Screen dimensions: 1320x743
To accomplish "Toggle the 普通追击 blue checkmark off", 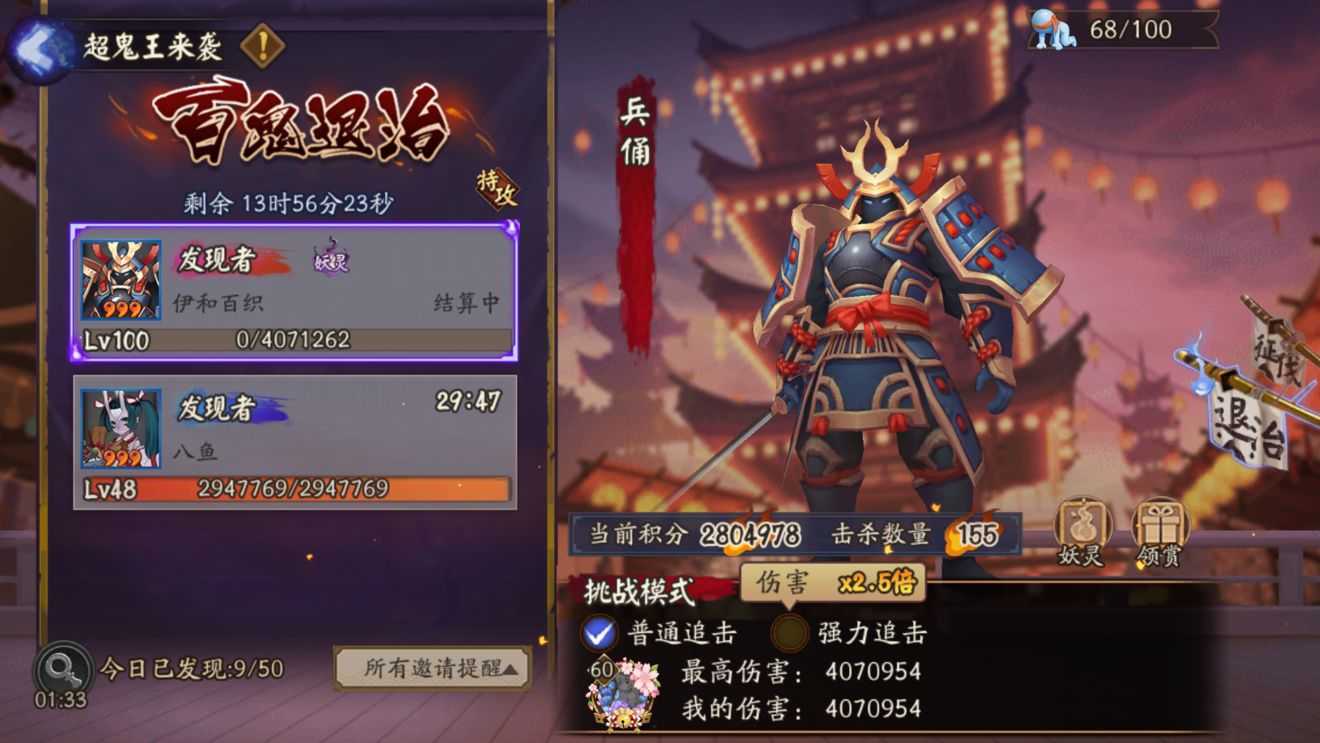I will click(601, 634).
